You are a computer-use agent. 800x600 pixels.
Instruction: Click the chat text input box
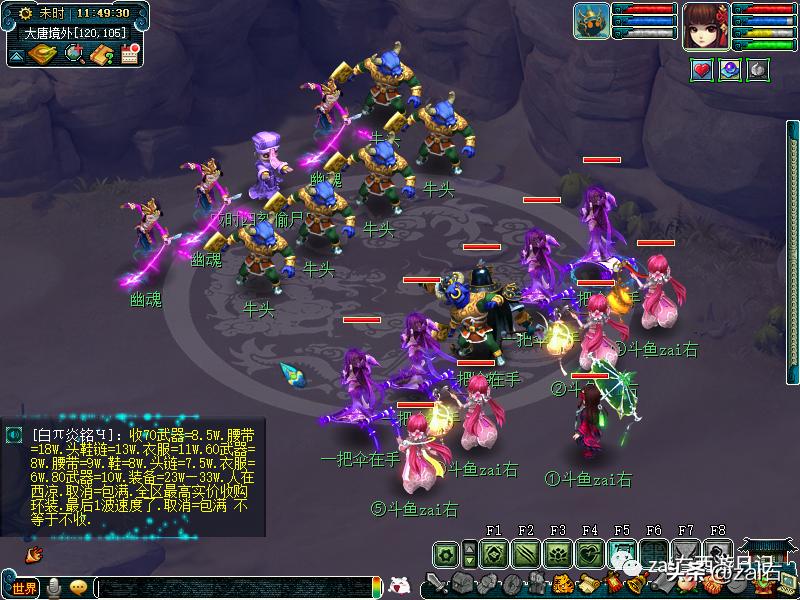point(230,588)
